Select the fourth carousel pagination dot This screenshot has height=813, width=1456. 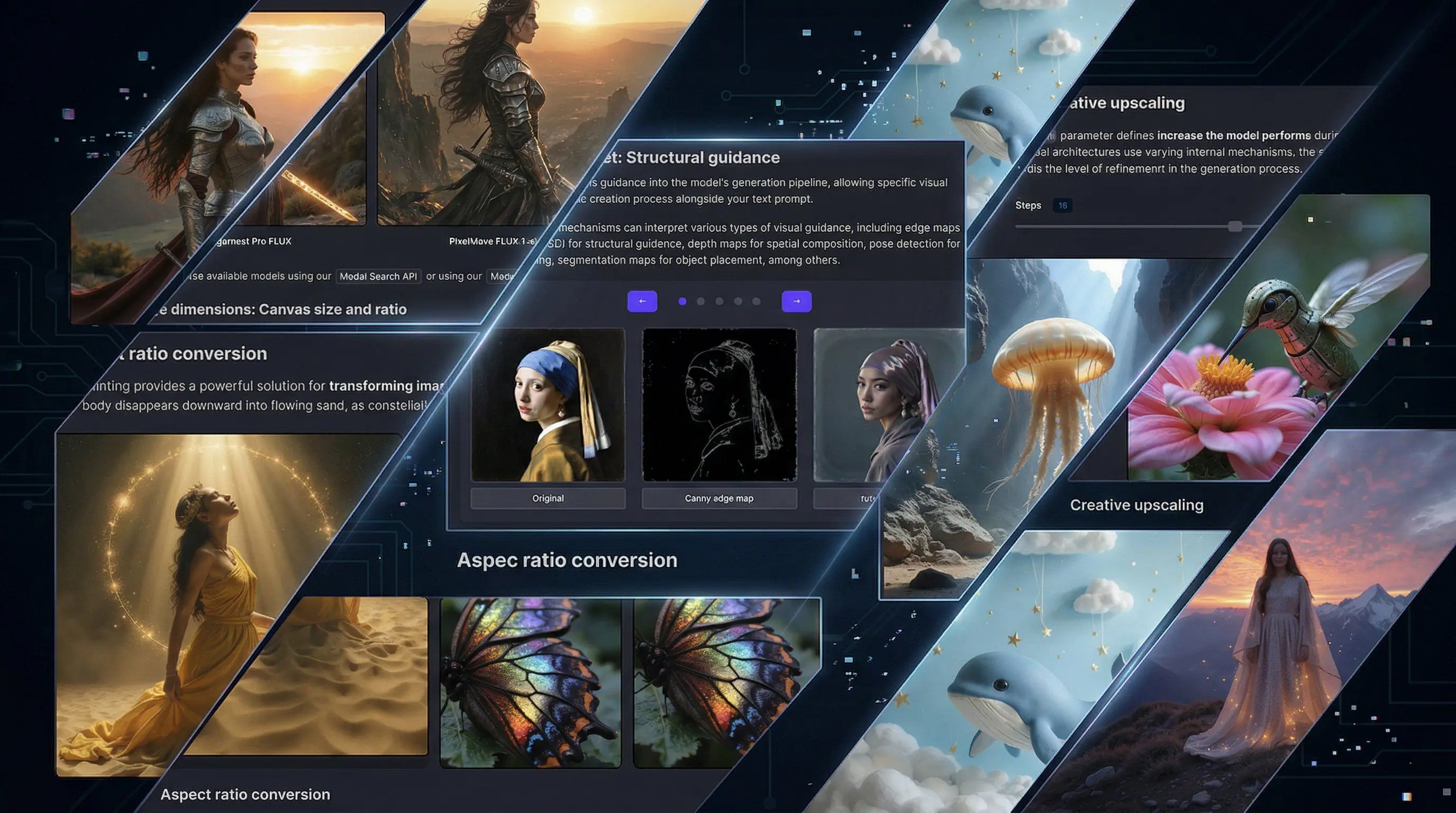(x=738, y=302)
